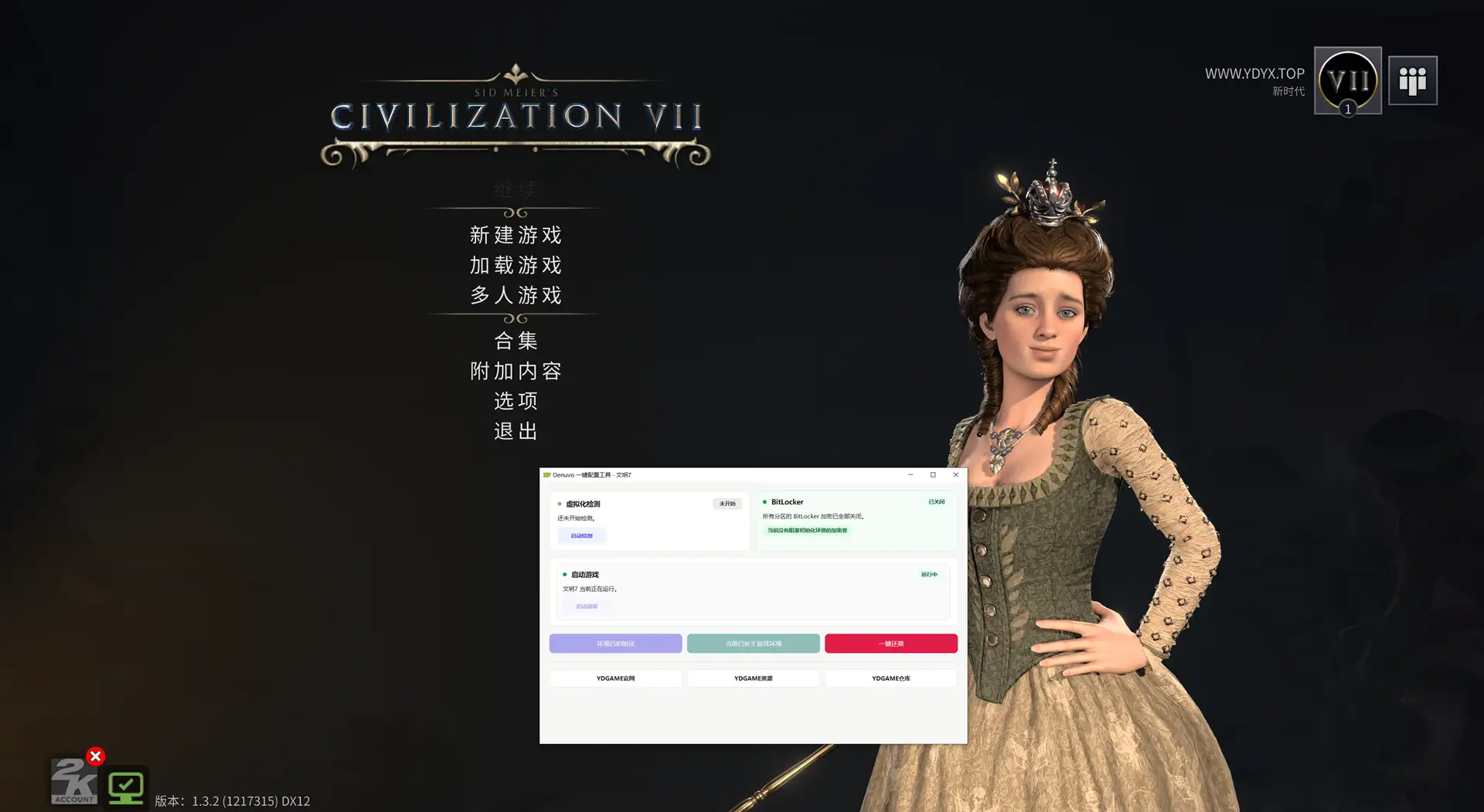Click the green monitor checkmark icon
The height and width of the screenshot is (812, 1484).
[125, 788]
